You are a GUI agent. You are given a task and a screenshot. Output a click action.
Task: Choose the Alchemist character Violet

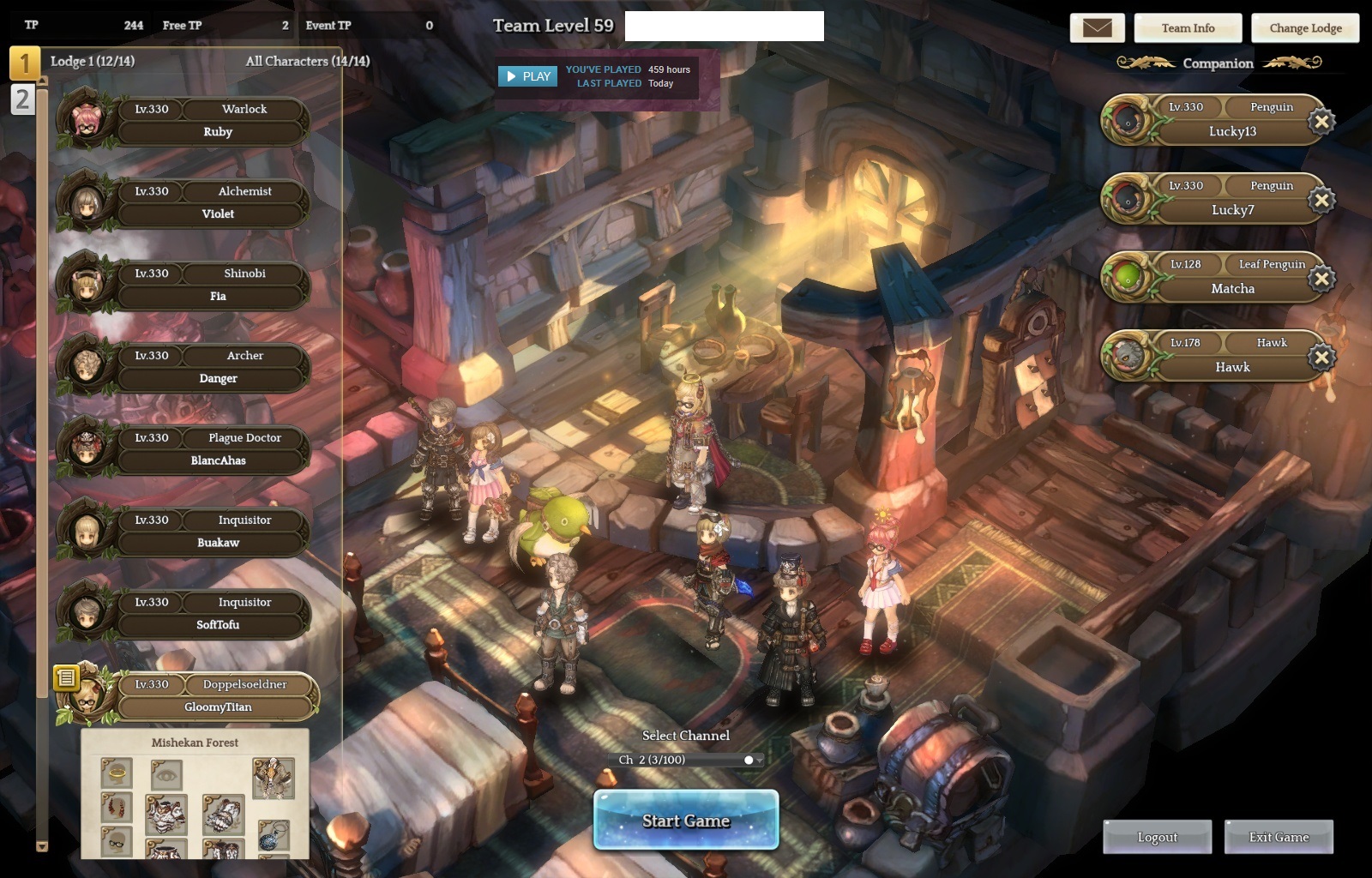point(217,203)
